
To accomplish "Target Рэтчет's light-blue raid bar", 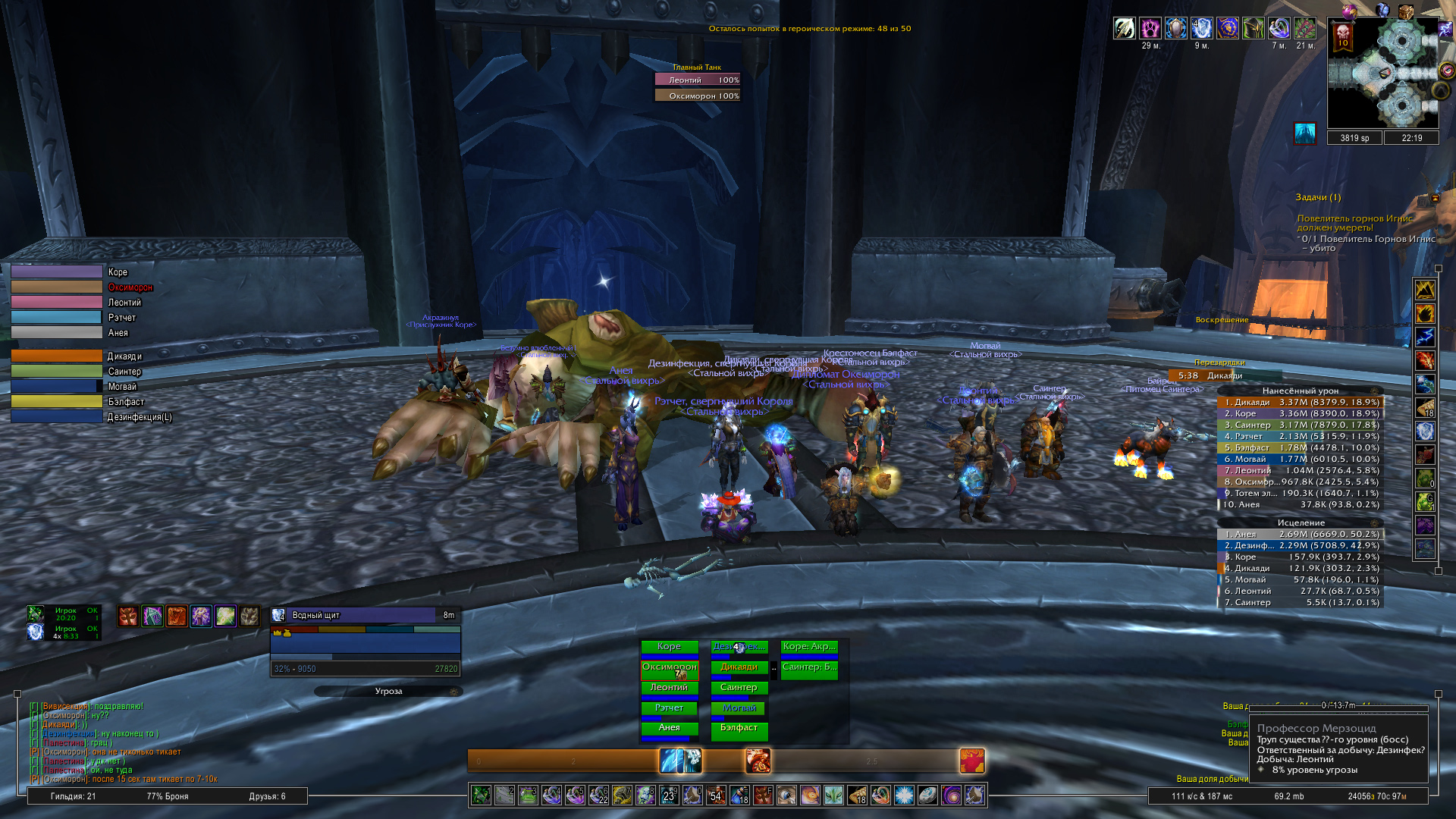I will pos(57,318).
